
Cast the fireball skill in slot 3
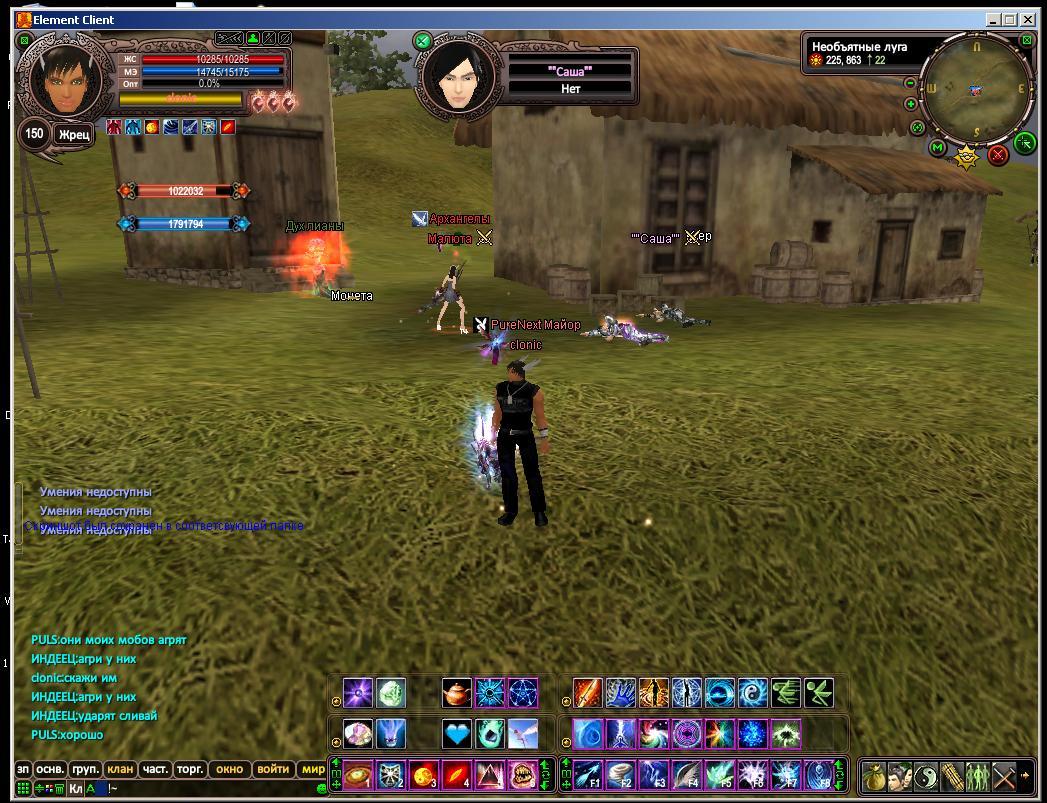tap(424, 775)
